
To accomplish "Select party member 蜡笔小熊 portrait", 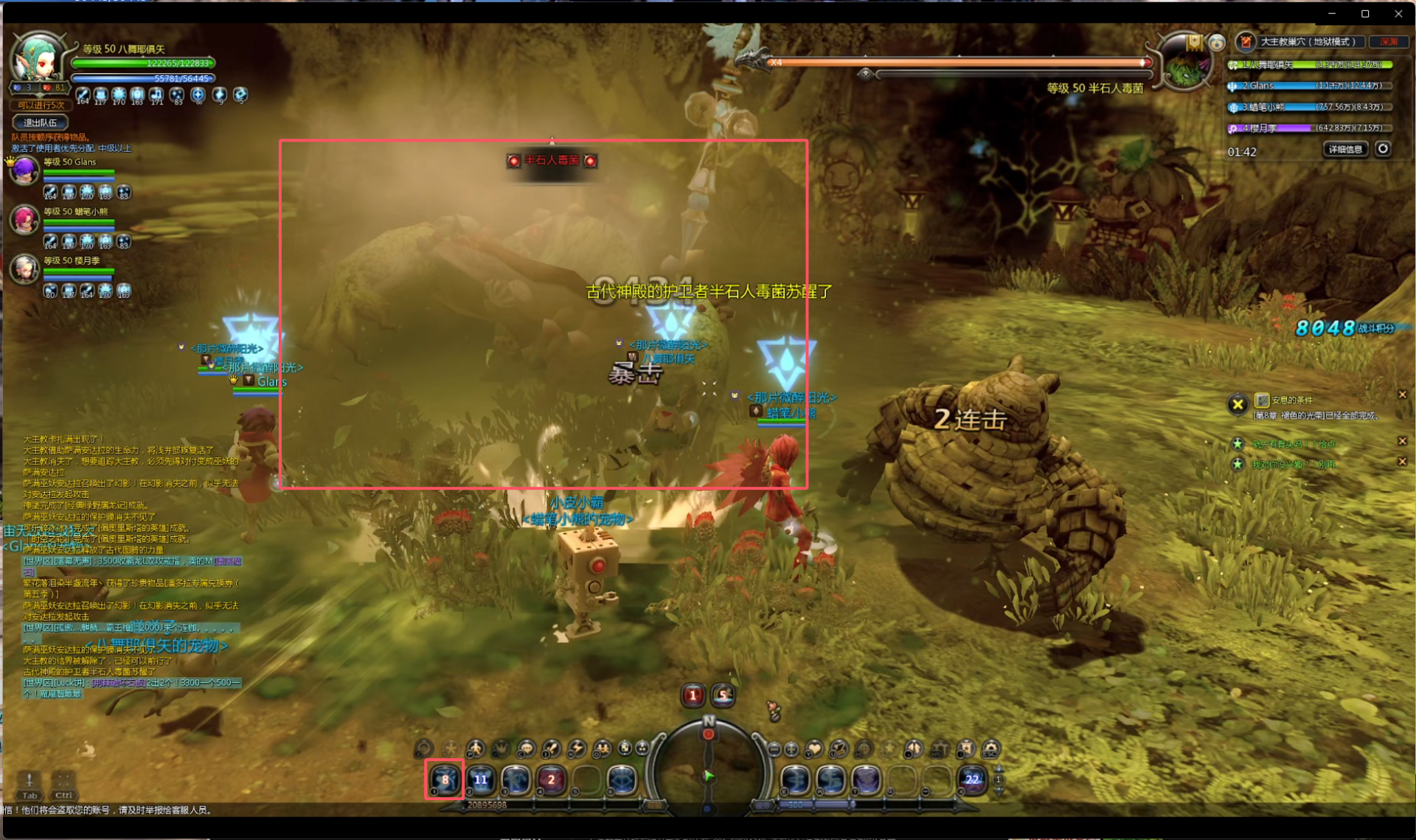I will [x=24, y=220].
